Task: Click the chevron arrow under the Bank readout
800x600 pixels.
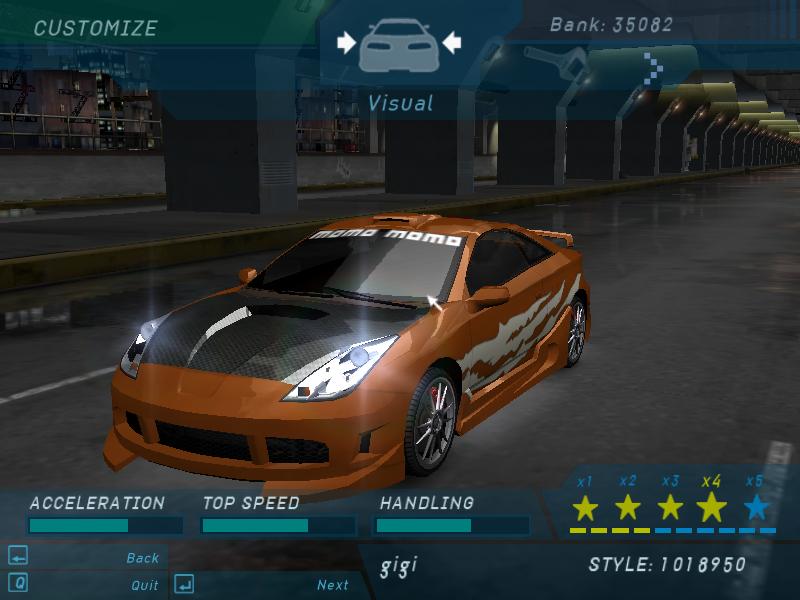Action: coord(653,69)
